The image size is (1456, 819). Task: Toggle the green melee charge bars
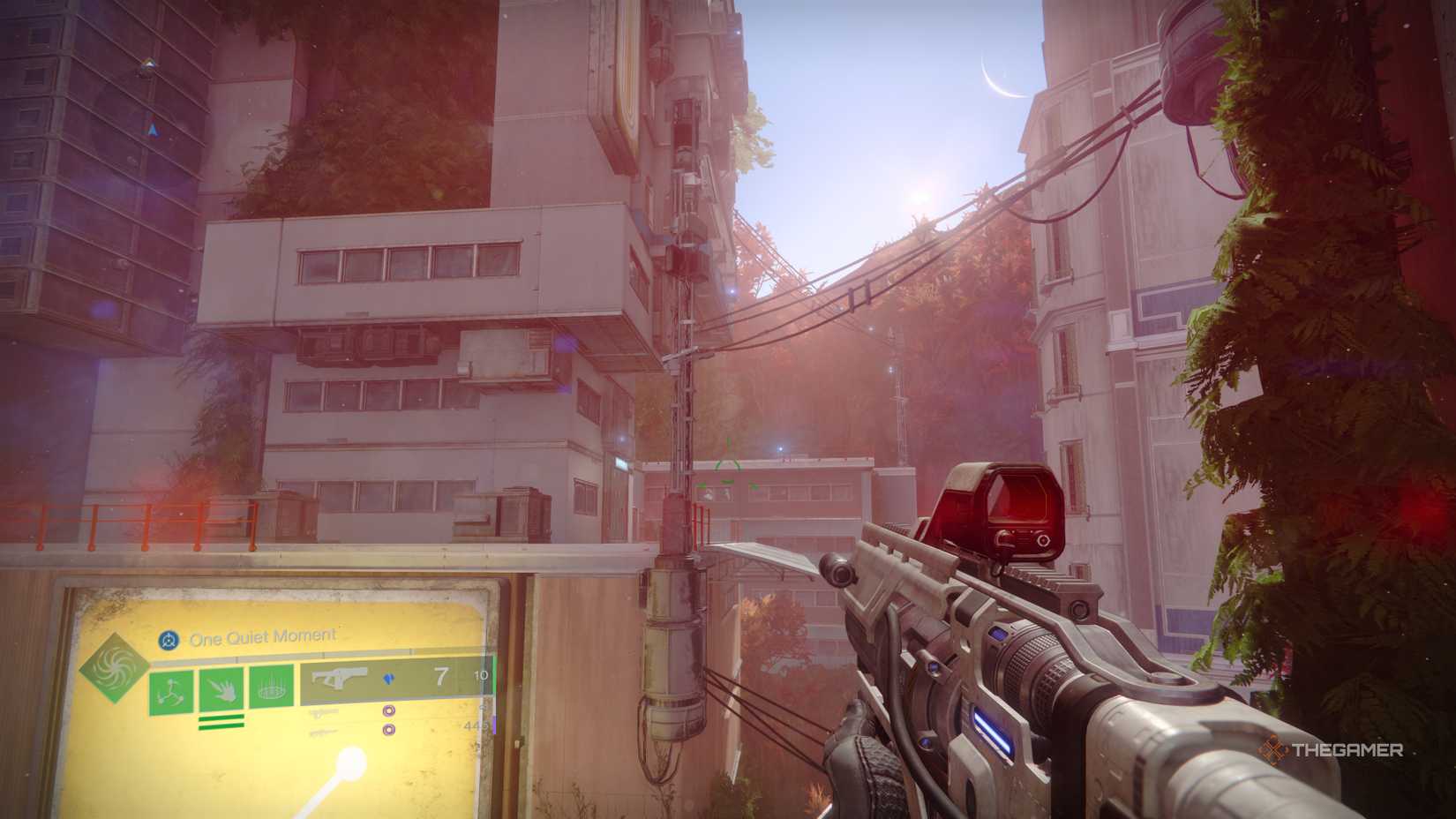(221, 722)
